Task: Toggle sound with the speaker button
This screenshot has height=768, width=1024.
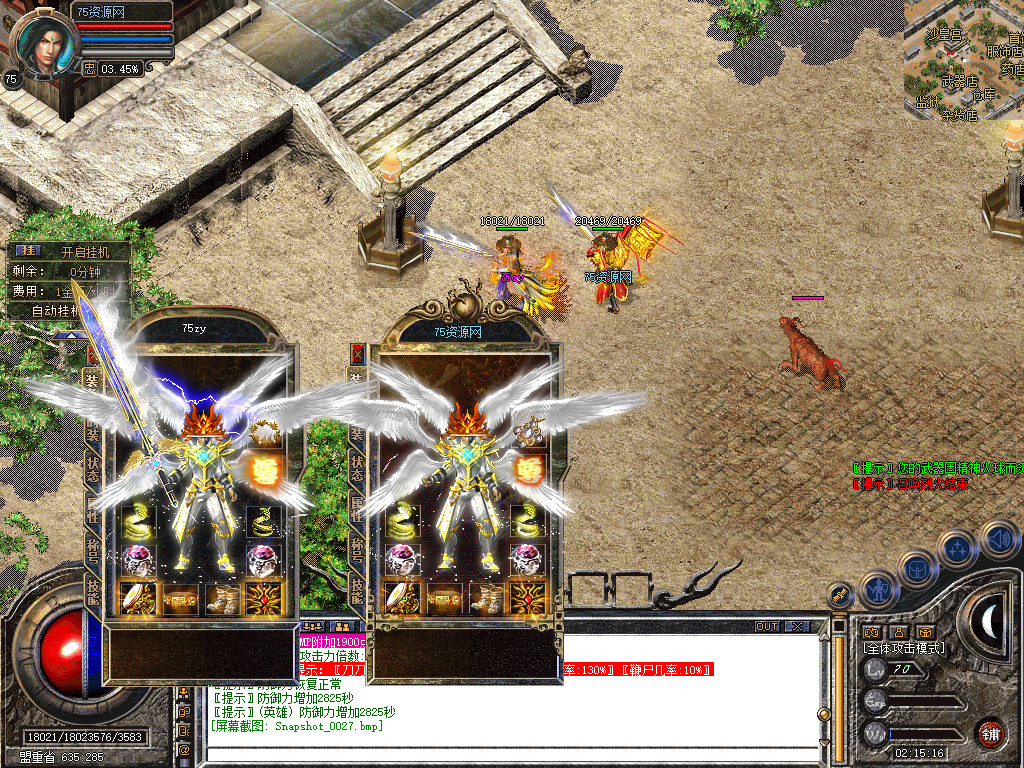Action: [999, 540]
